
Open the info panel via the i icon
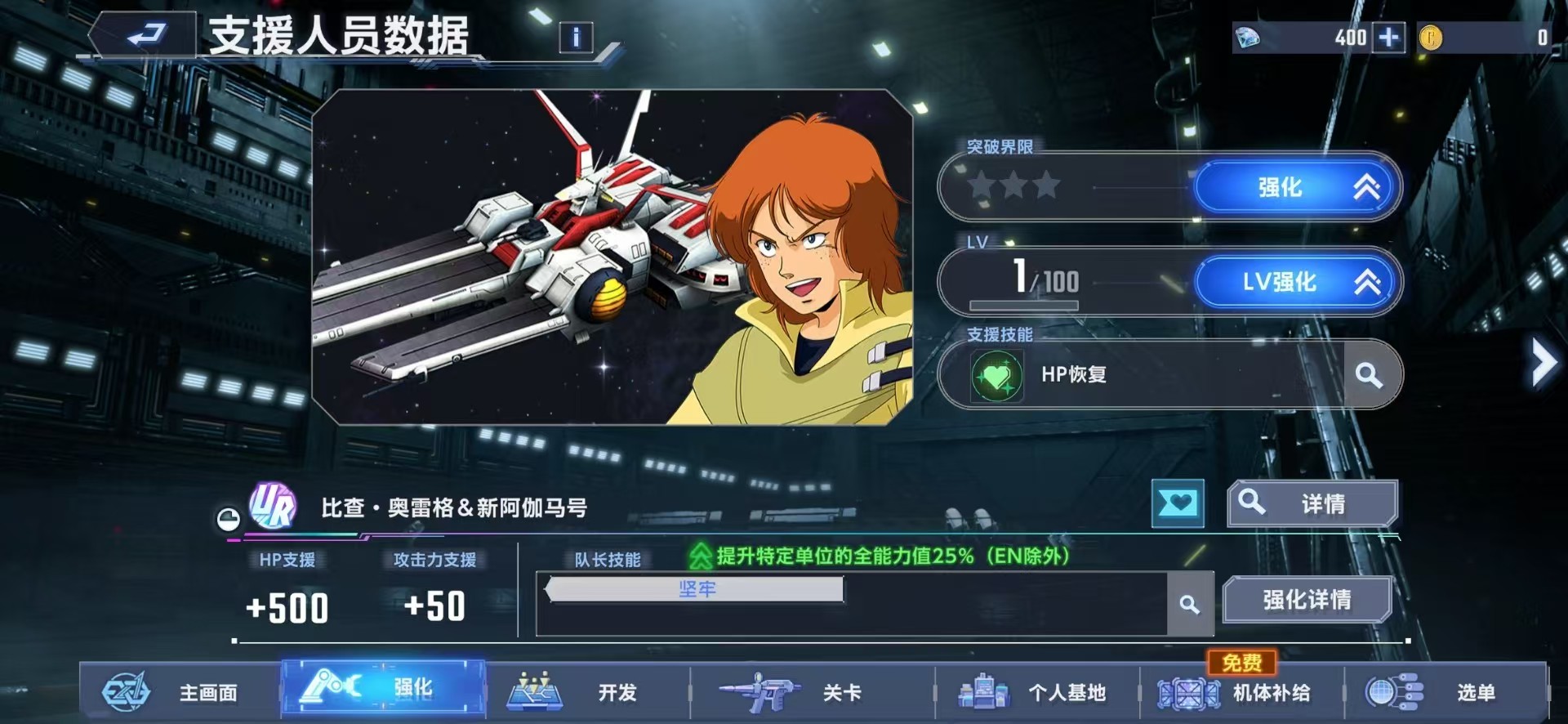577,39
